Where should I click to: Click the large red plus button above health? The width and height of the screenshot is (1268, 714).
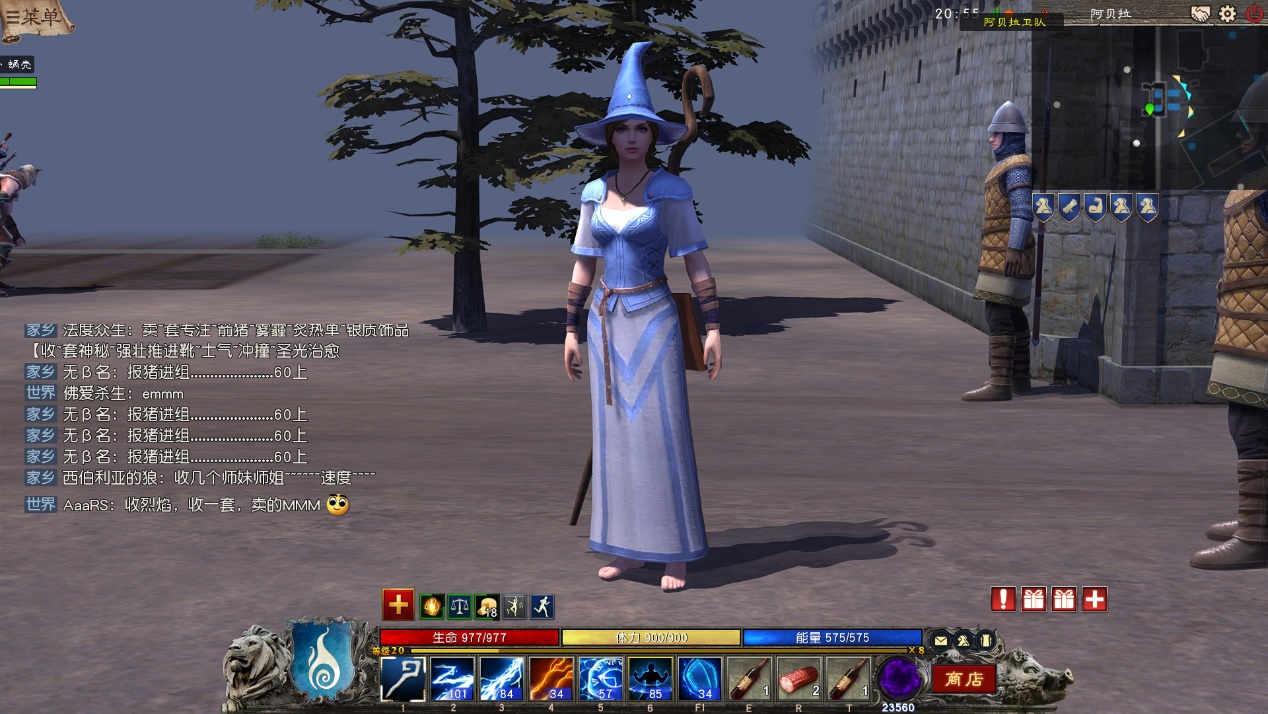[398, 604]
